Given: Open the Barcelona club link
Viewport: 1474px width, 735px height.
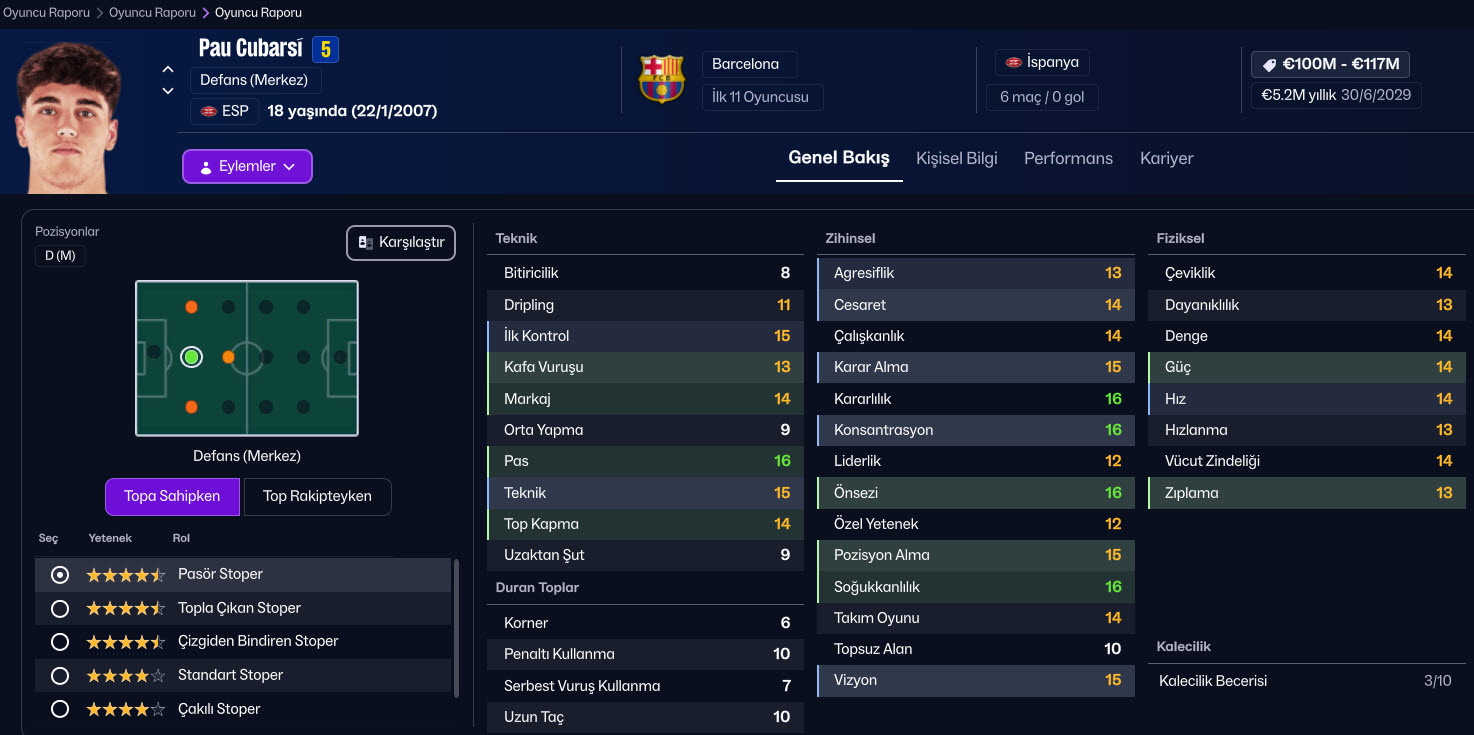Looking at the screenshot, I should click(746, 64).
